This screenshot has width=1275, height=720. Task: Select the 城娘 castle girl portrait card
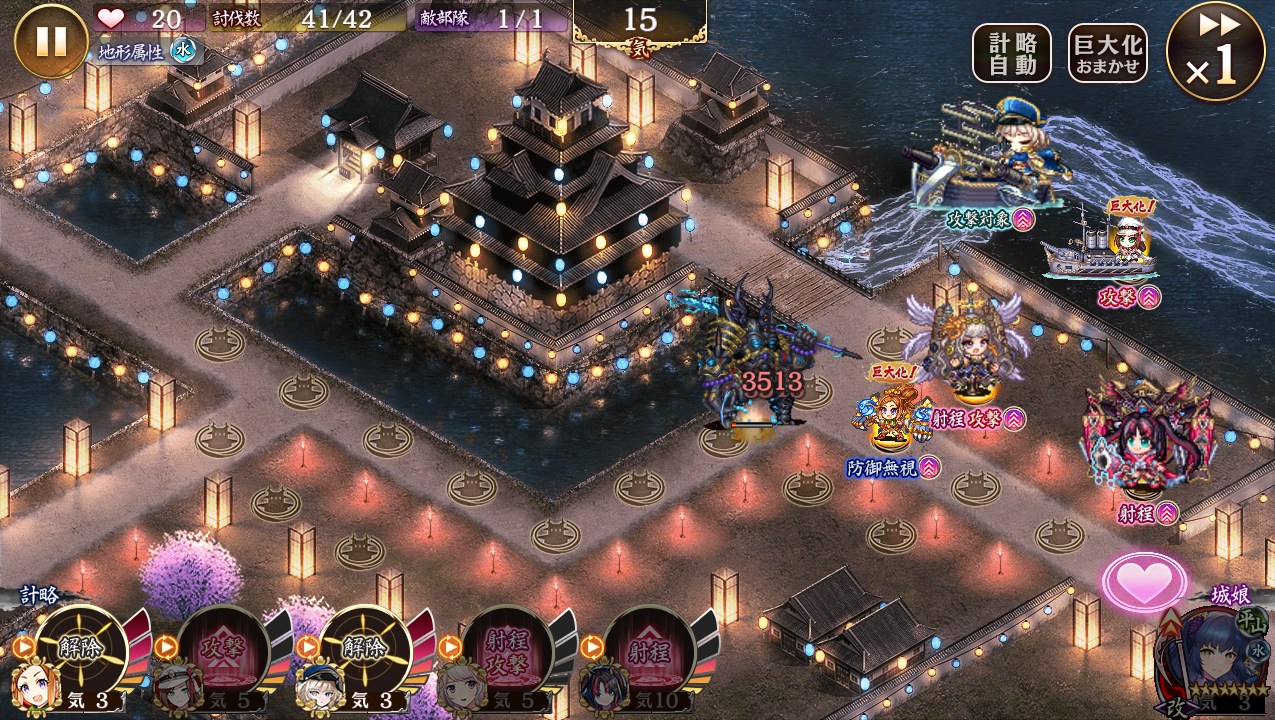click(x=1210, y=662)
